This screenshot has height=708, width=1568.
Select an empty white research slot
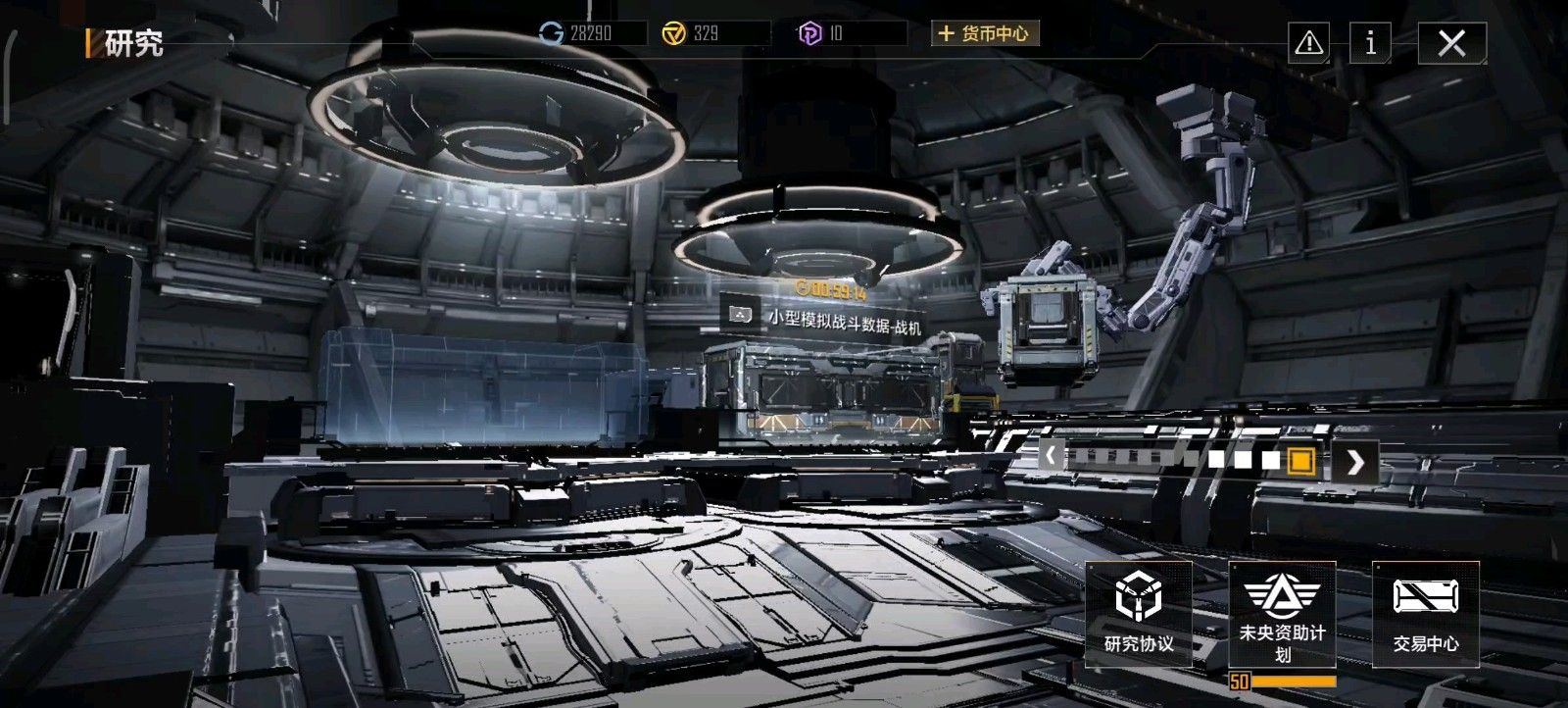point(1218,458)
